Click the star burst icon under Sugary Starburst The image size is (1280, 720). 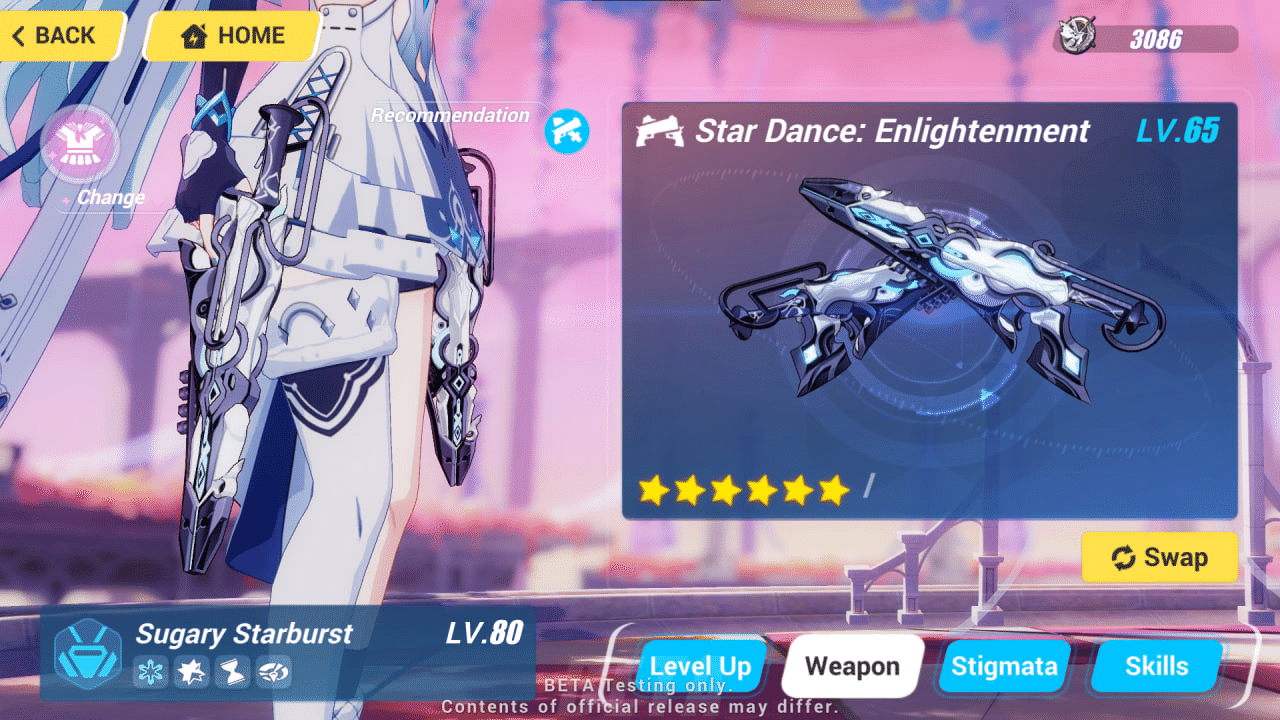point(191,673)
